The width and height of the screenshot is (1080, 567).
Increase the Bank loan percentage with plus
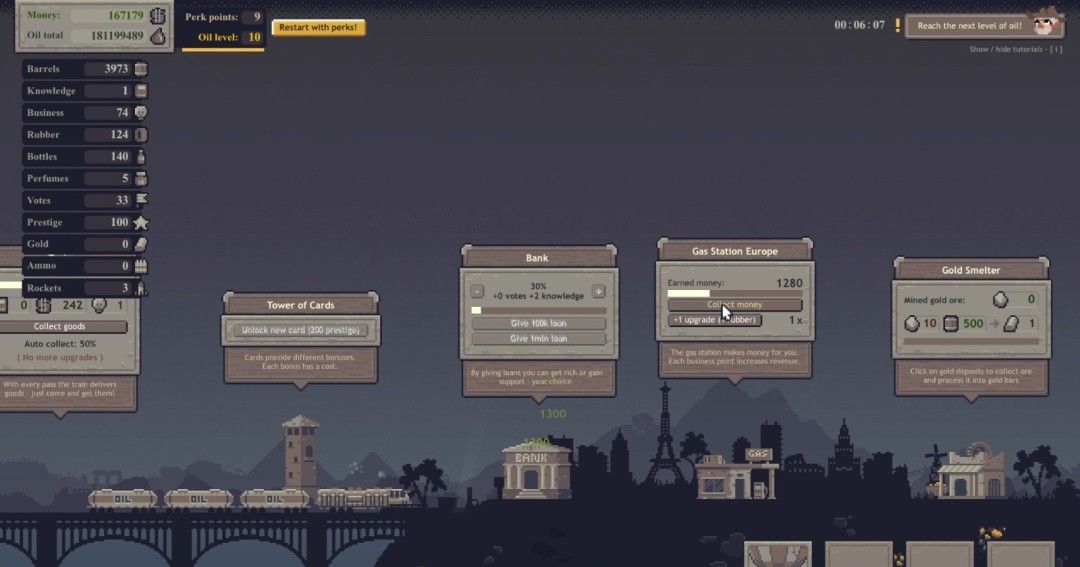[598, 292]
